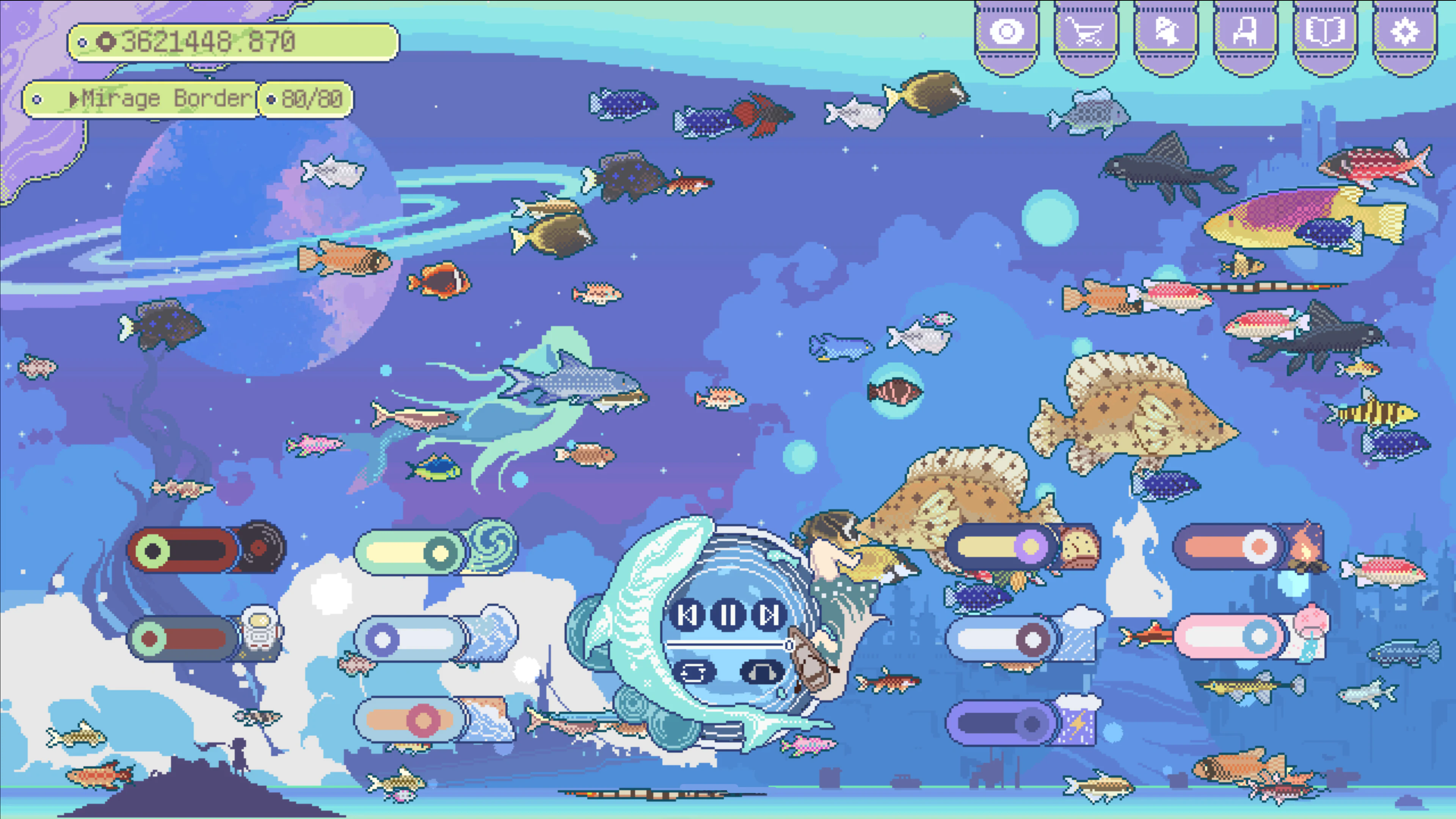
Task: Open the fish encyclopedia book
Action: tap(1327, 31)
